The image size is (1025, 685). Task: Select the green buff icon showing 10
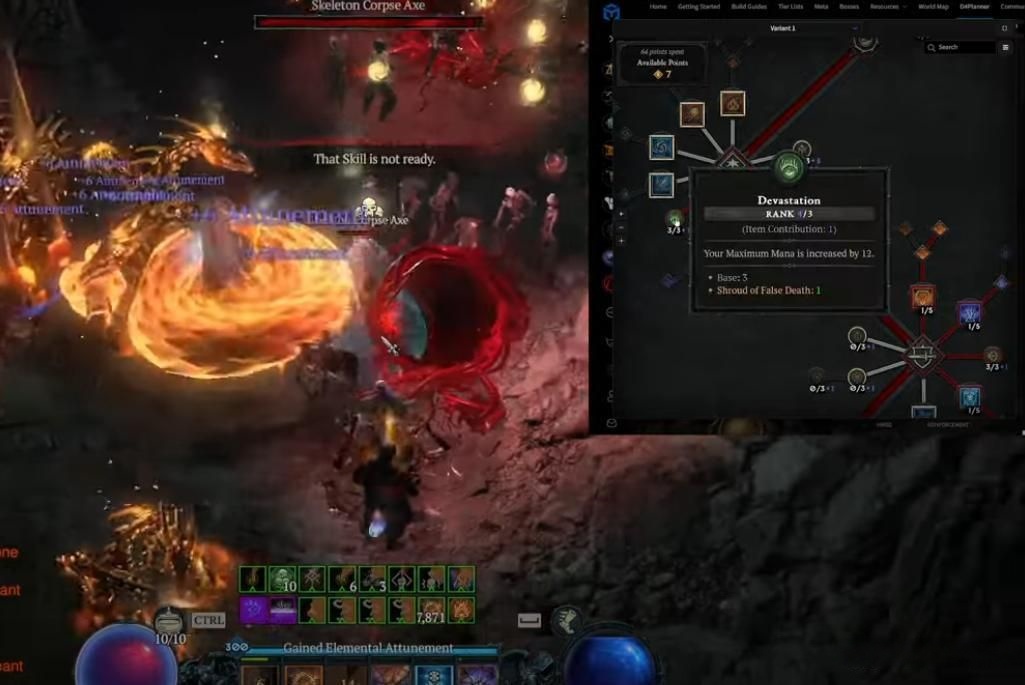(x=283, y=580)
